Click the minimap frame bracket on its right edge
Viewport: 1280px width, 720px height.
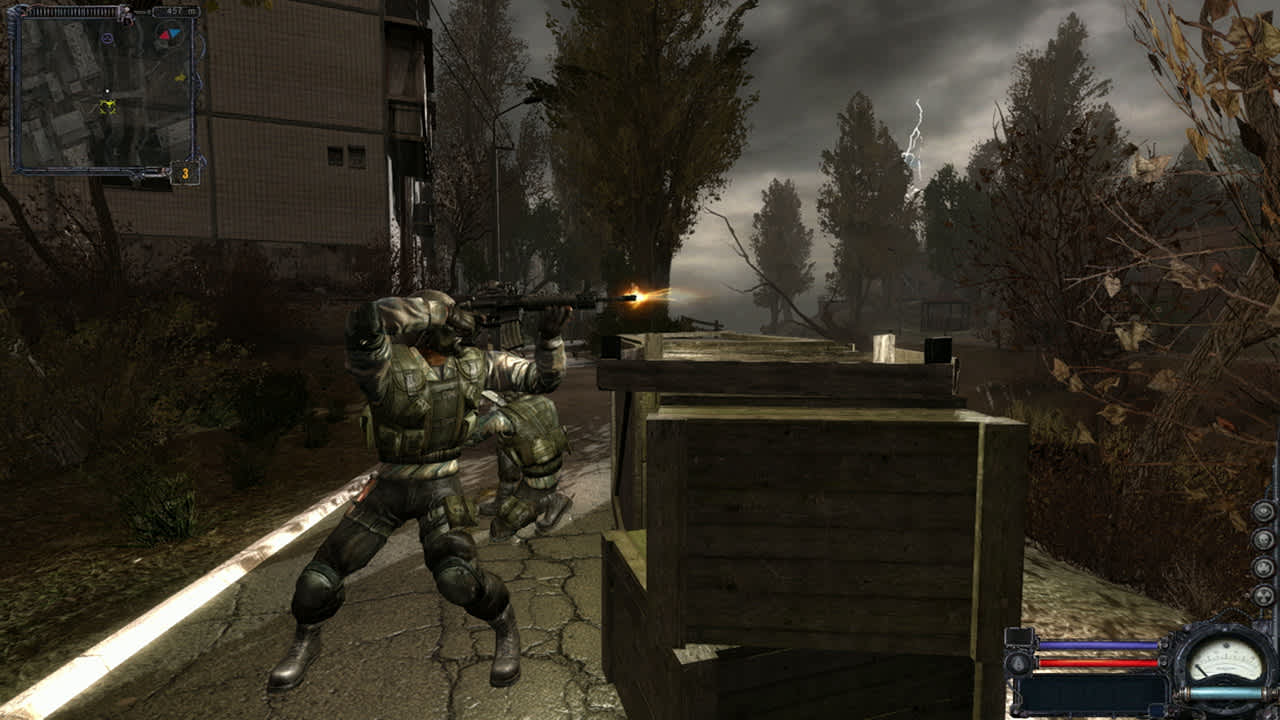197,78
